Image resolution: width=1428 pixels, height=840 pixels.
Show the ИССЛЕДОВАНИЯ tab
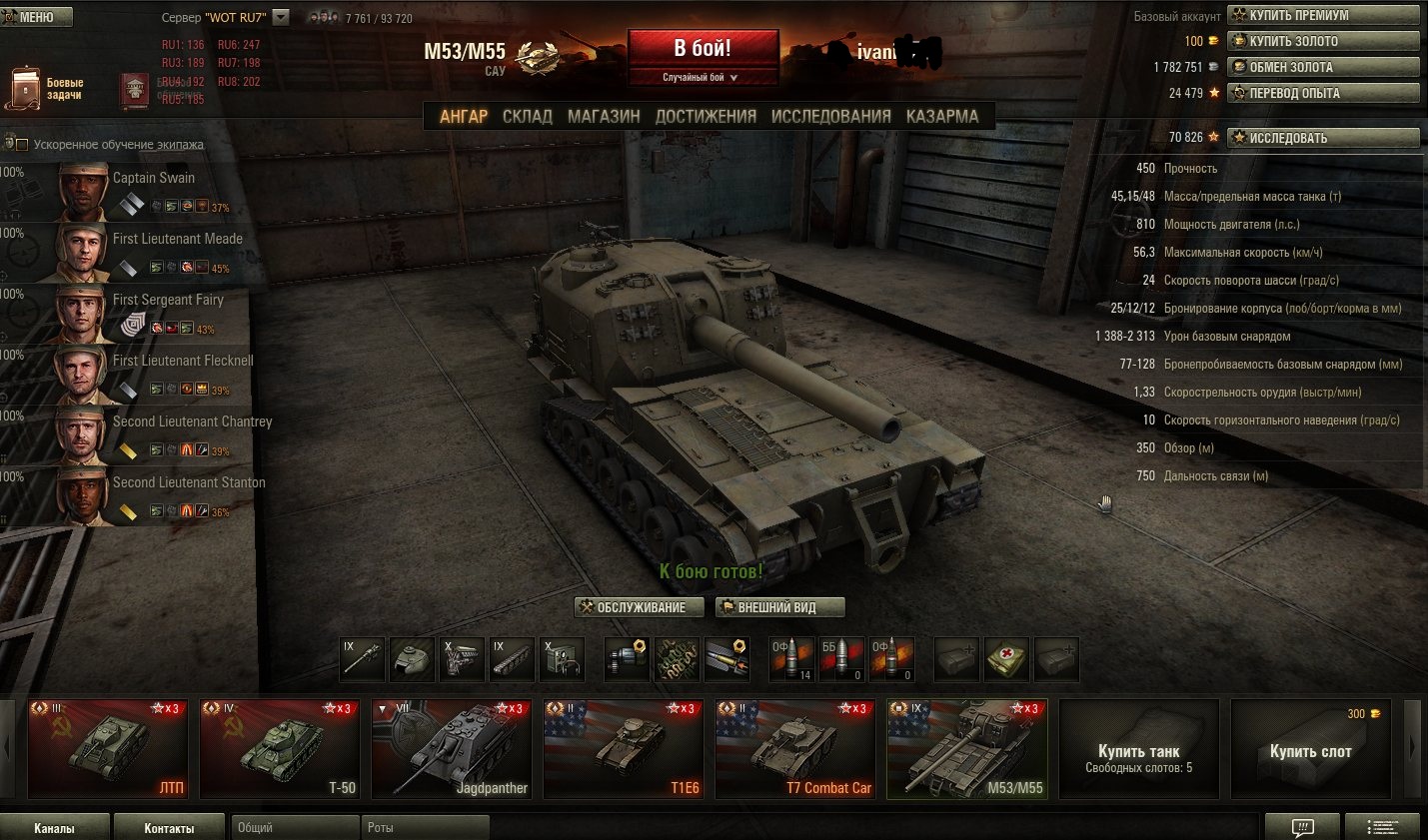click(830, 116)
